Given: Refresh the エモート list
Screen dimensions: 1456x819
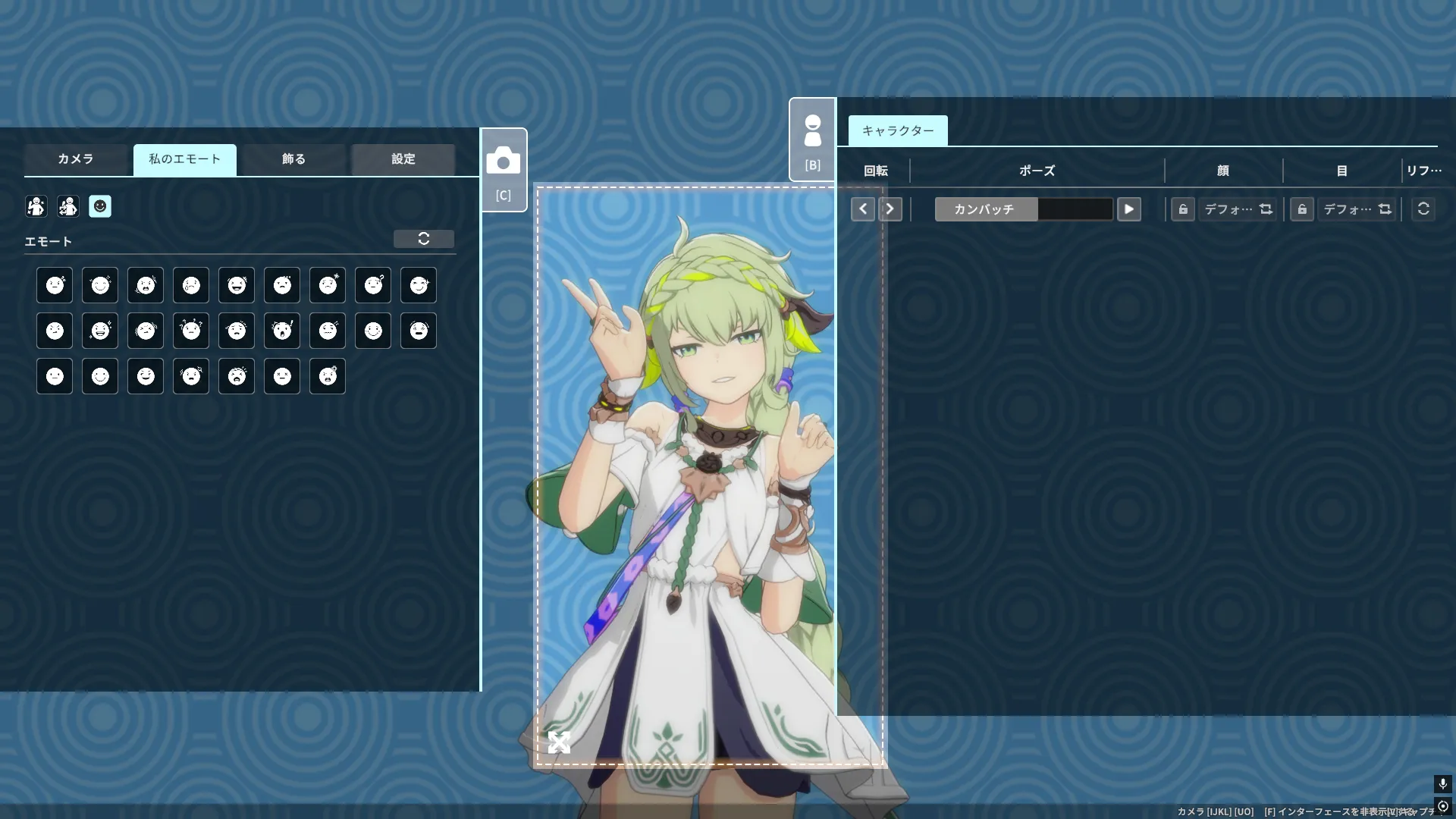Looking at the screenshot, I should (x=424, y=239).
